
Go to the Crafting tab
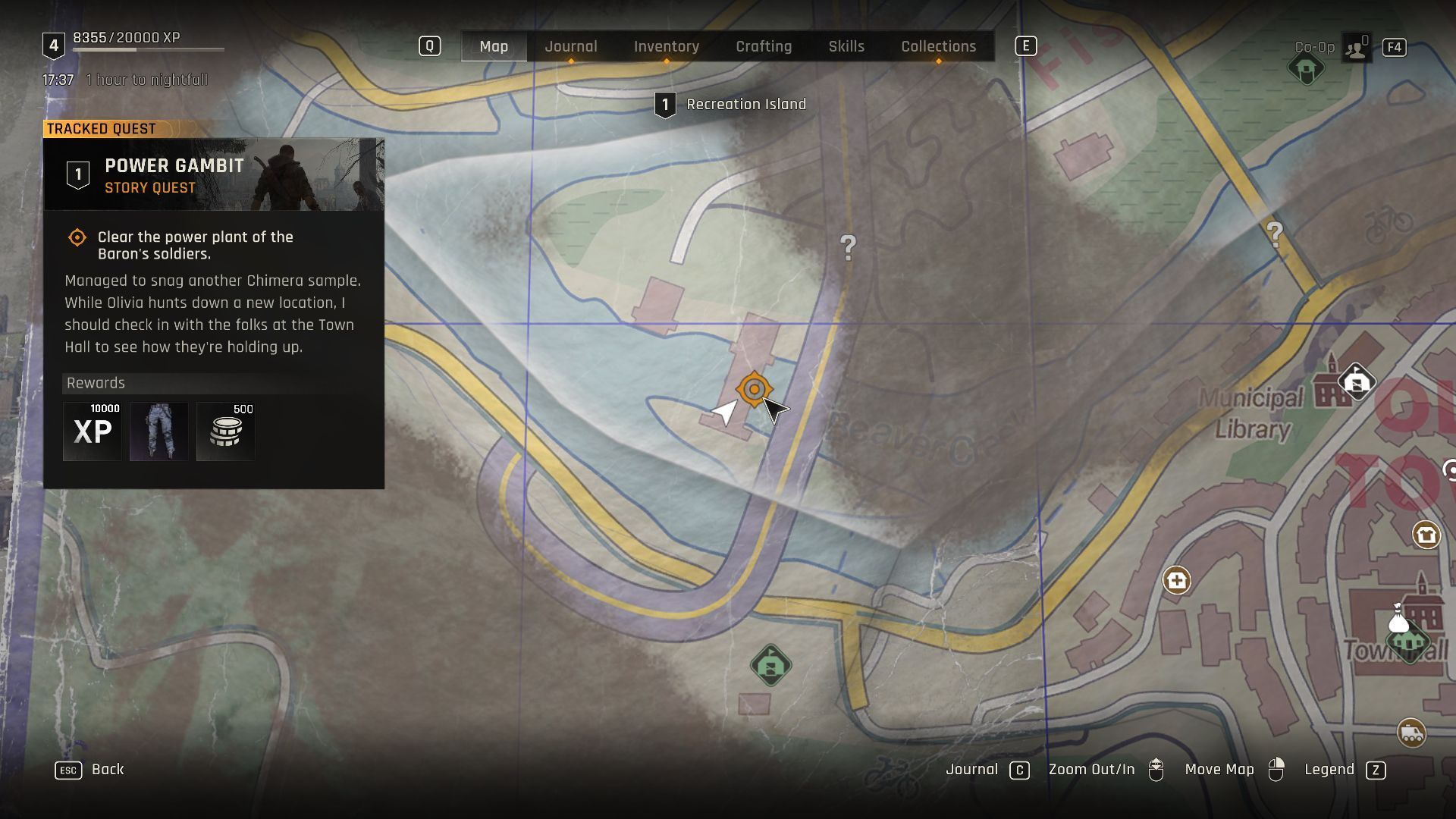[x=763, y=46]
